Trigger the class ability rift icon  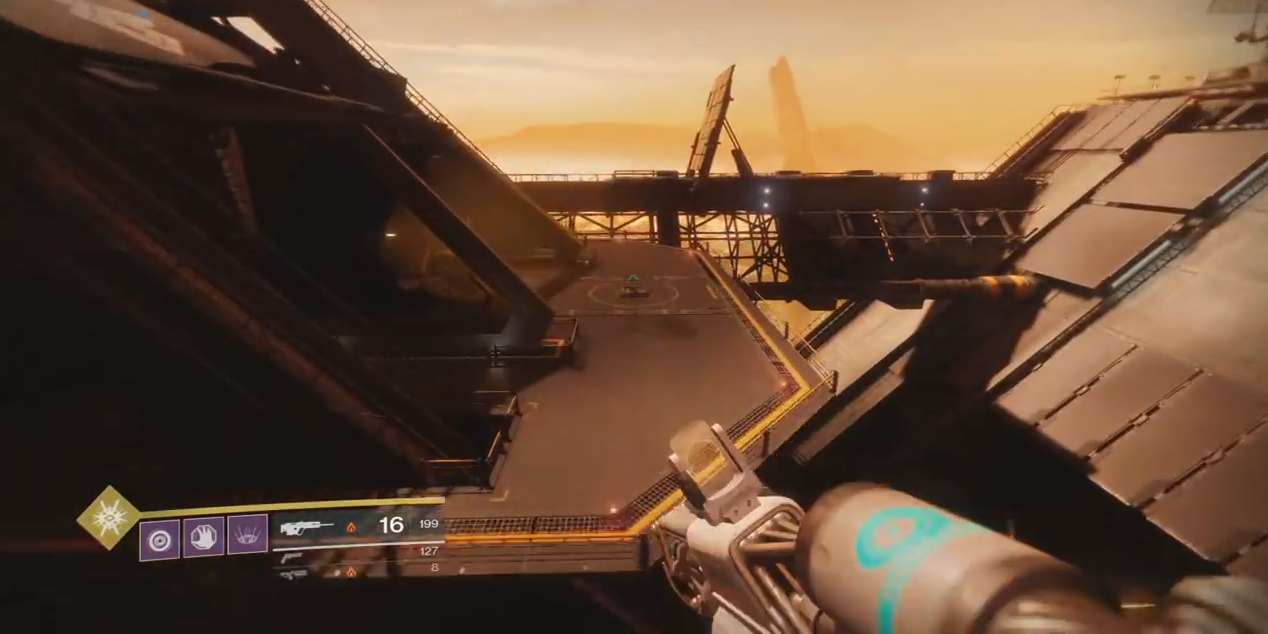(x=247, y=535)
